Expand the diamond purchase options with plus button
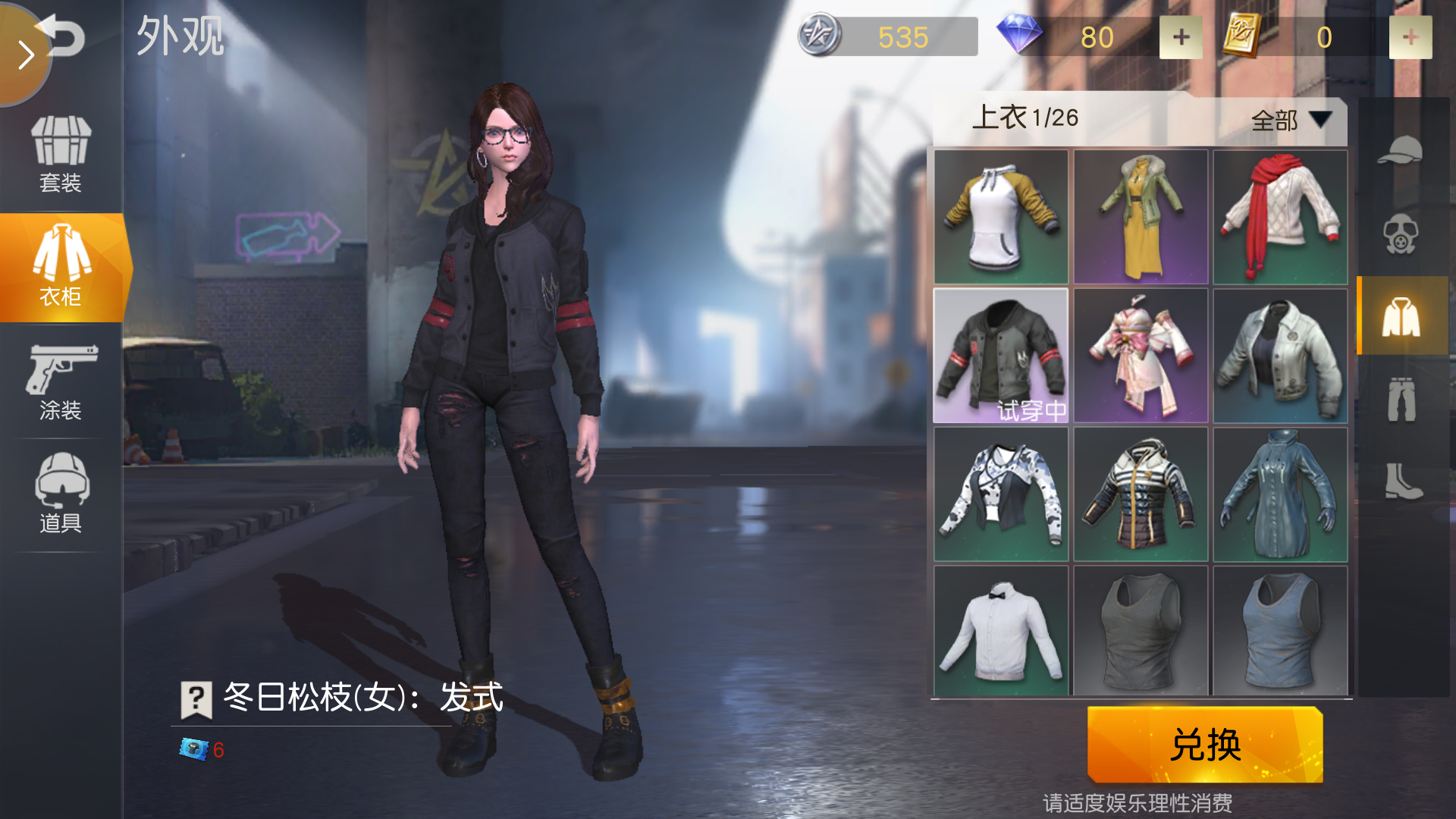 click(x=1180, y=36)
